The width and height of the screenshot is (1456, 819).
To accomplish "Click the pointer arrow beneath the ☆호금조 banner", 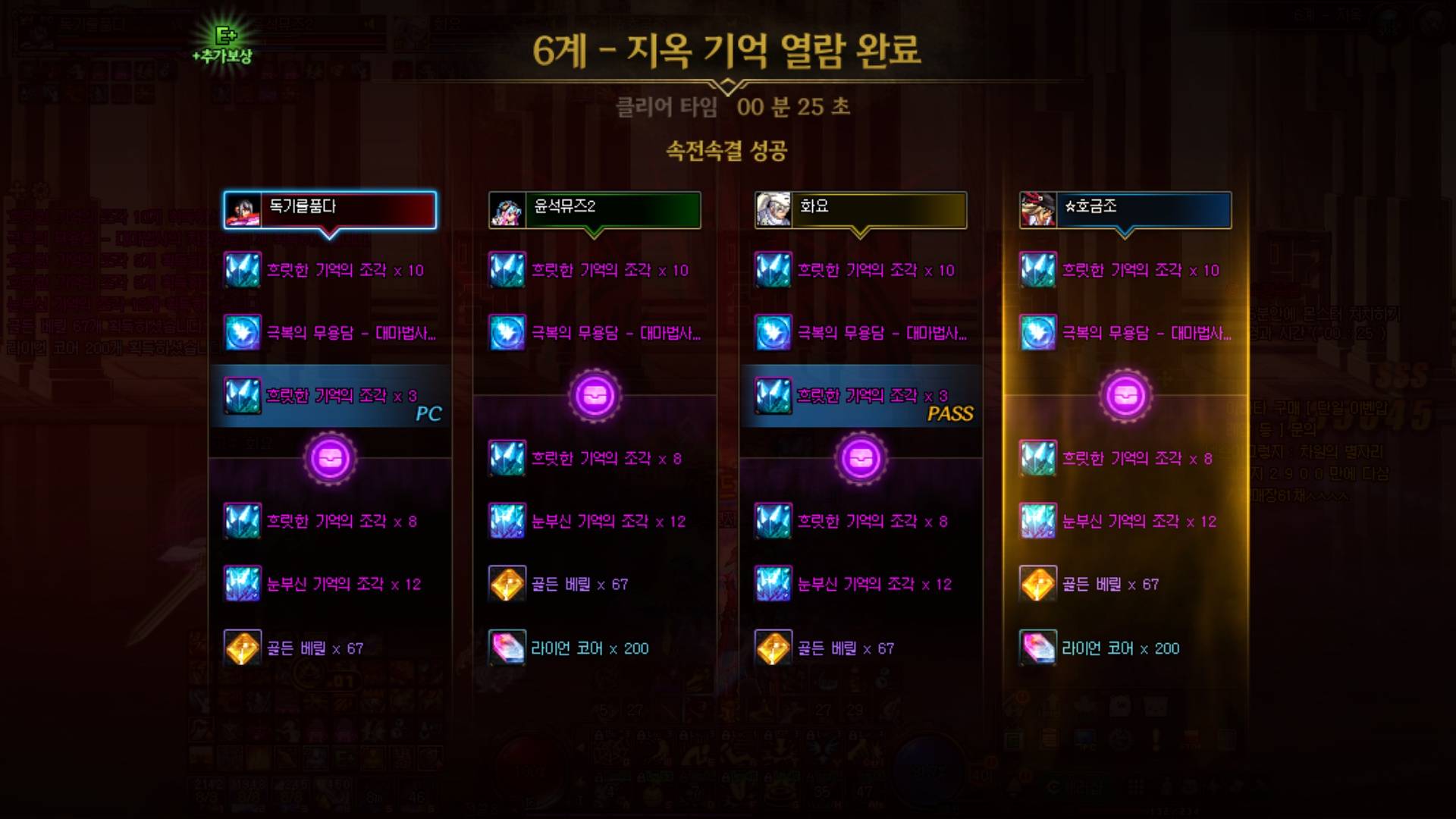I will pos(1126,234).
